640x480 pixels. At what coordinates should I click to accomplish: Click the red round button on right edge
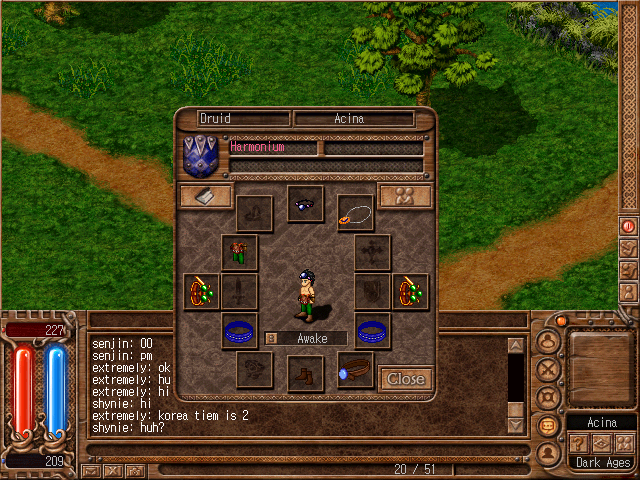point(629,226)
